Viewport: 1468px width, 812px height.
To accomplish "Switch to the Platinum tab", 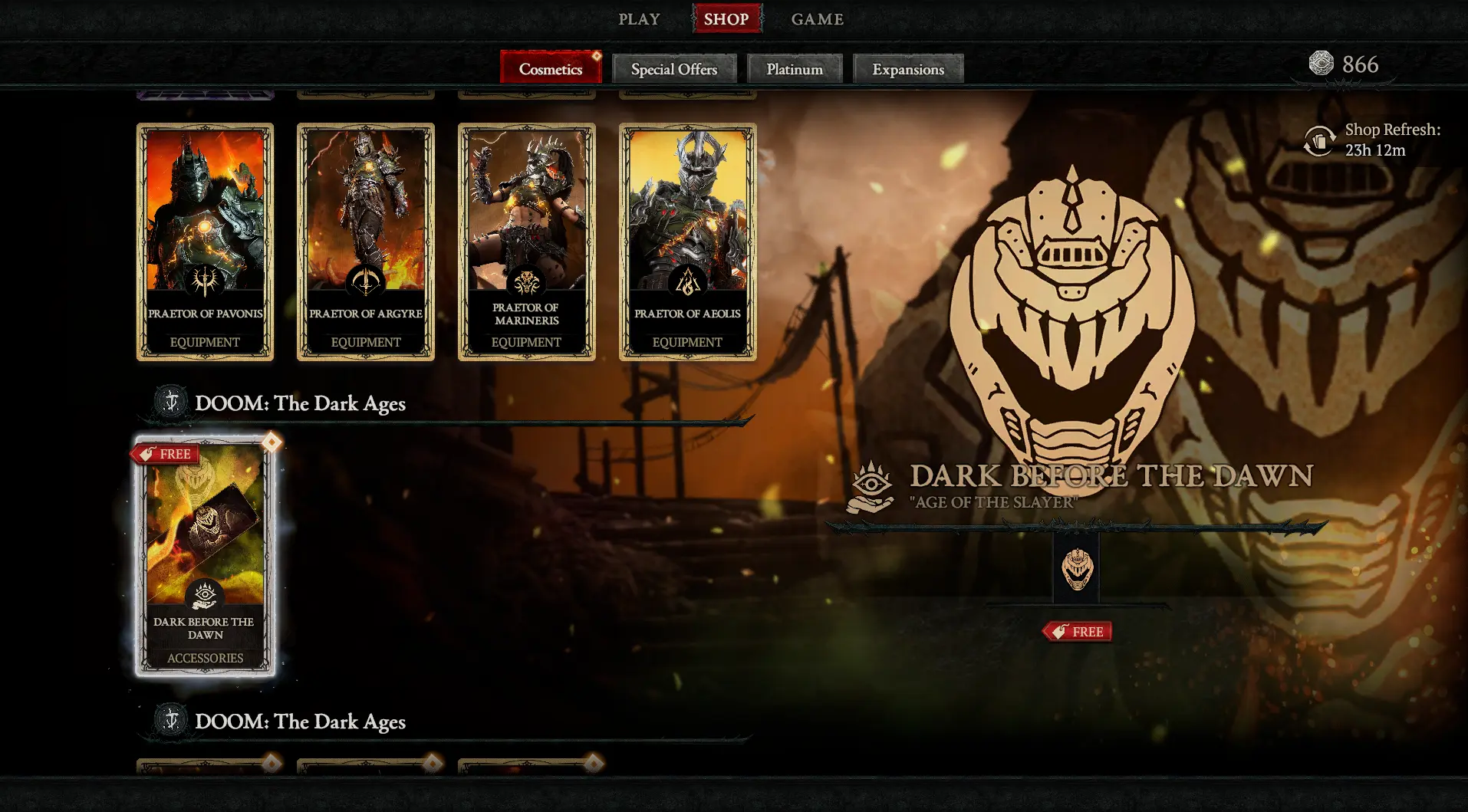I will pyautogui.click(x=795, y=69).
